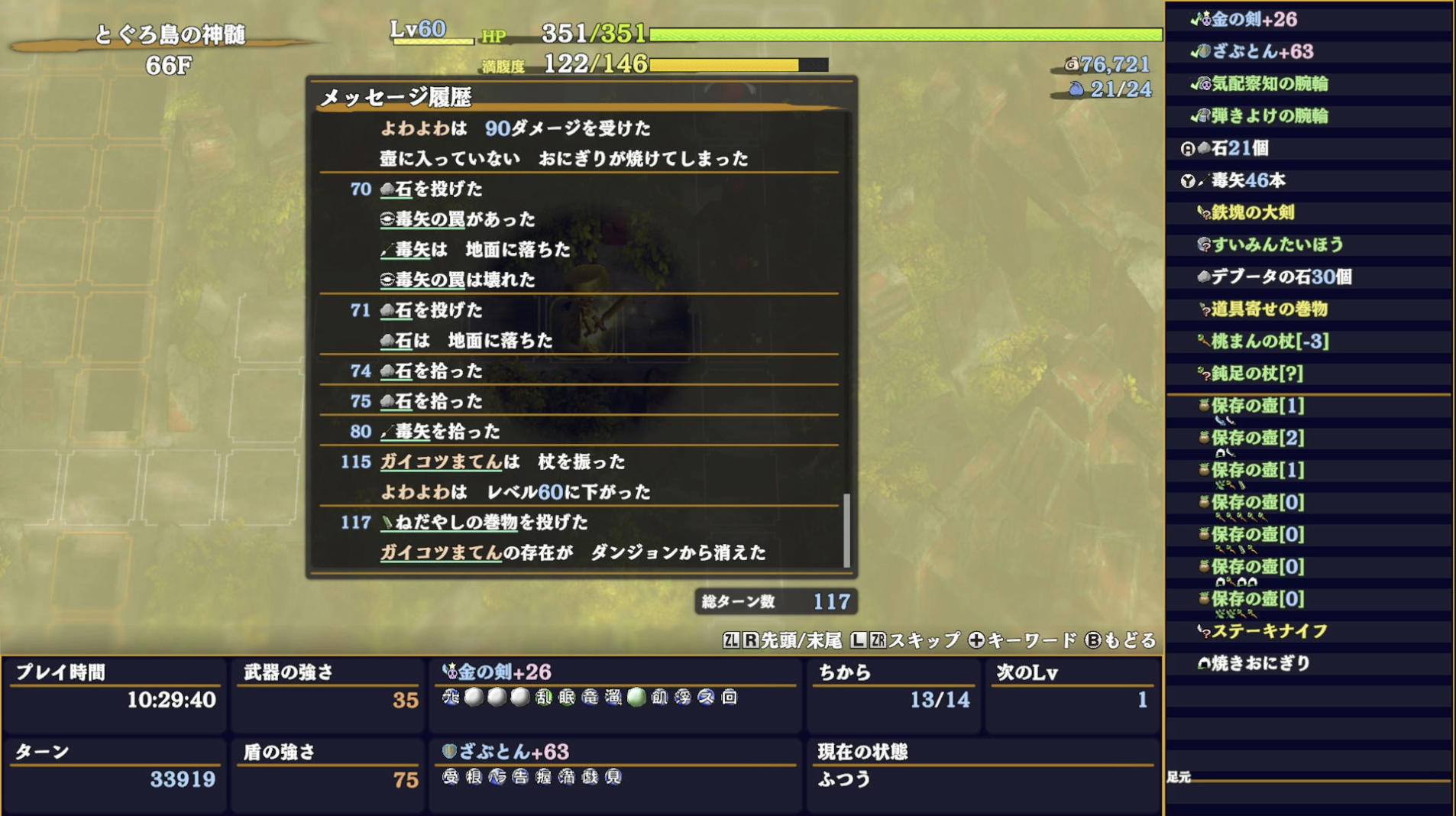This screenshot has width=1456, height=816.
Task: Select the デブータの石30個 icon
Action: tap(1198, 278)
